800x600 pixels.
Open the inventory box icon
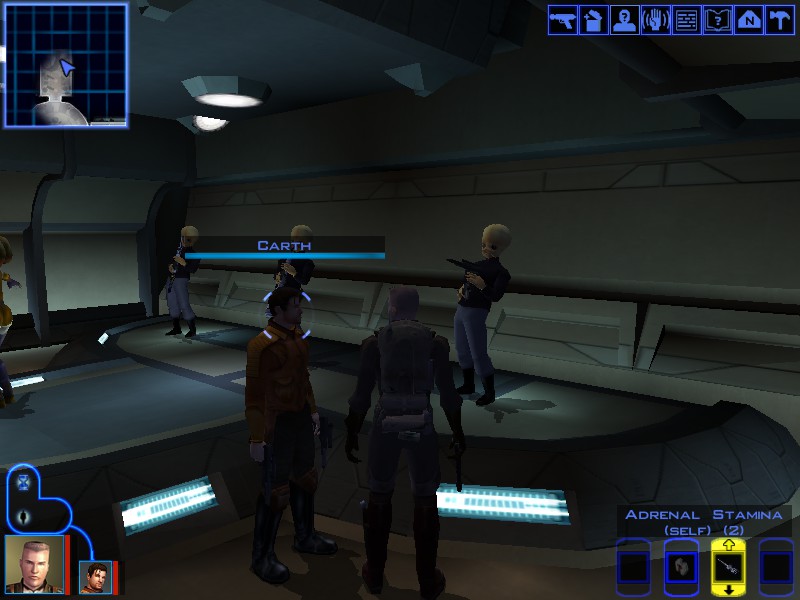click(x=593, y=19)
